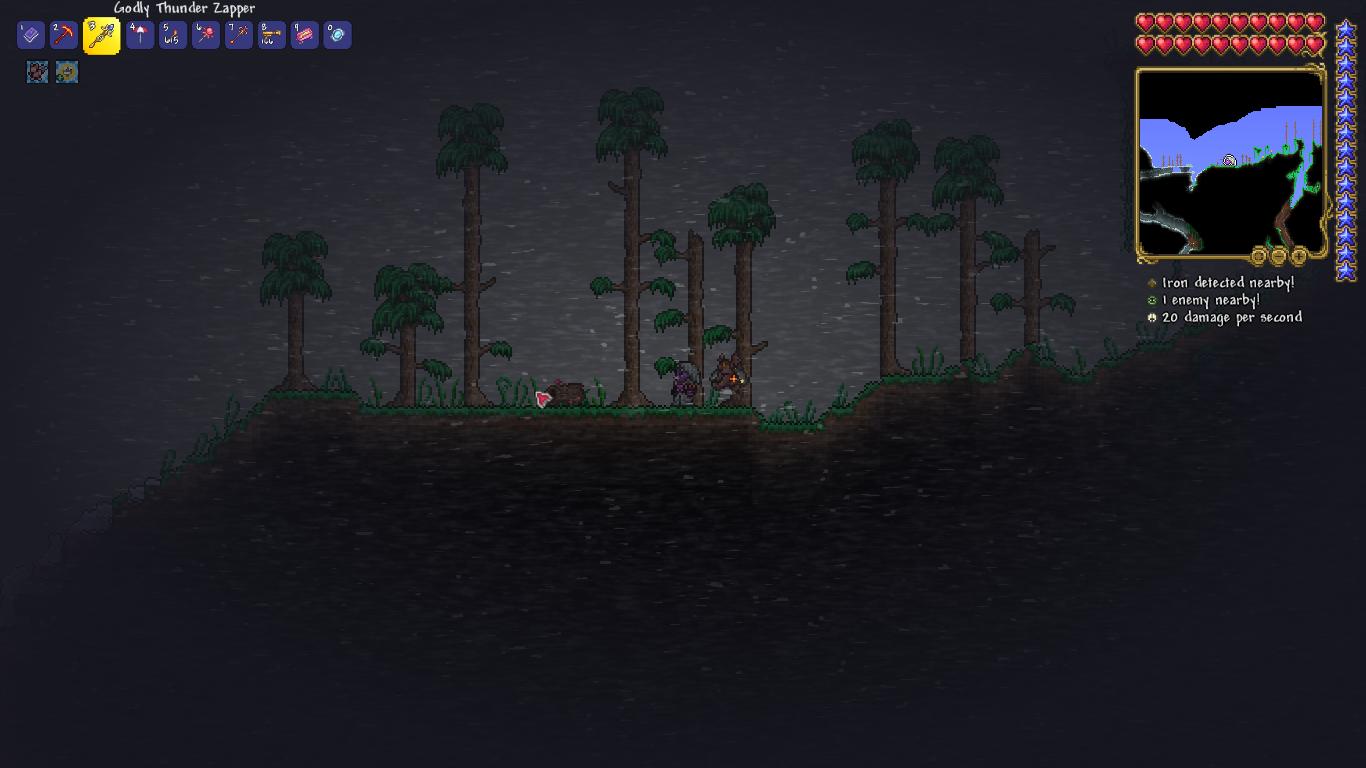Image resolution: width=1366 pixels, height=768 pixels.
Task: Choose the umbrella in hotbar slot 4
Action: (x=140, y=36)
